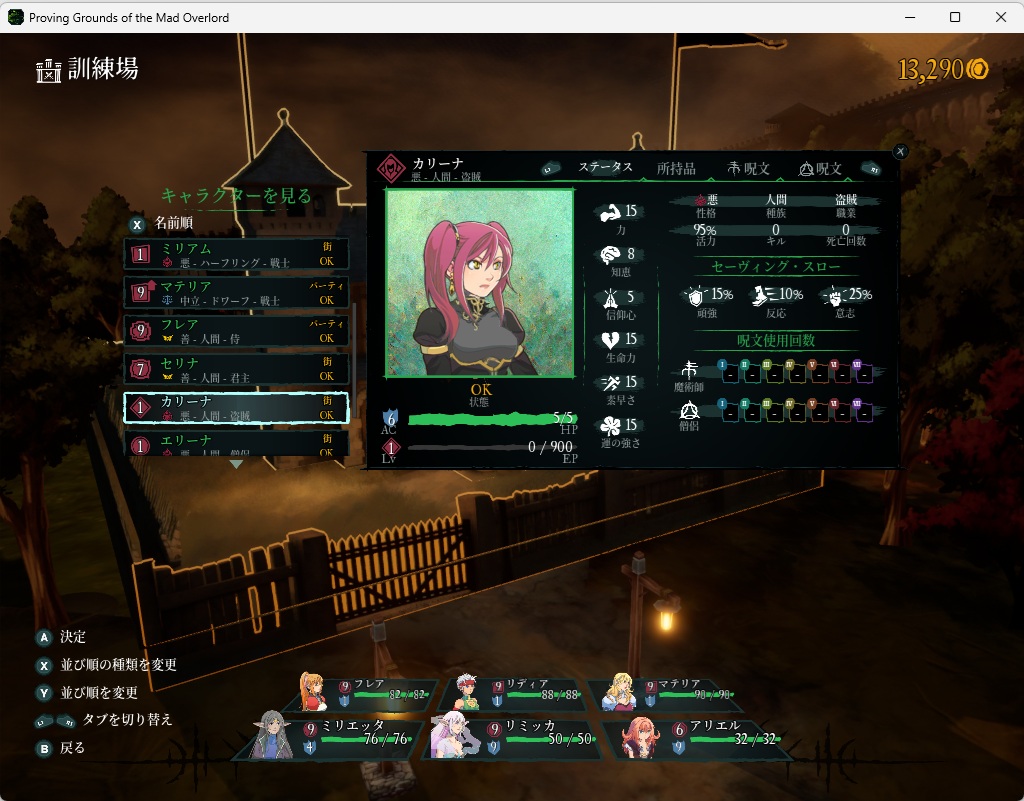1024x801 pixels.
Task: Open the 所持品 inventory tab
Action: pos(676,168)
